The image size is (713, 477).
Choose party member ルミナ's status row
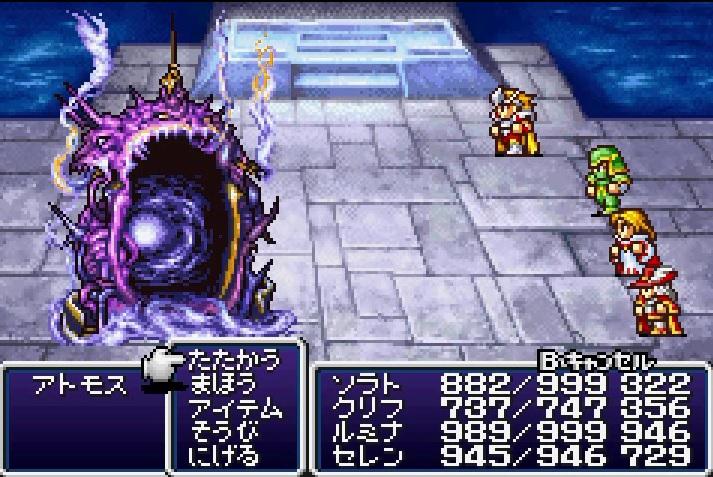pyautogui.click(x=510, y=432)
